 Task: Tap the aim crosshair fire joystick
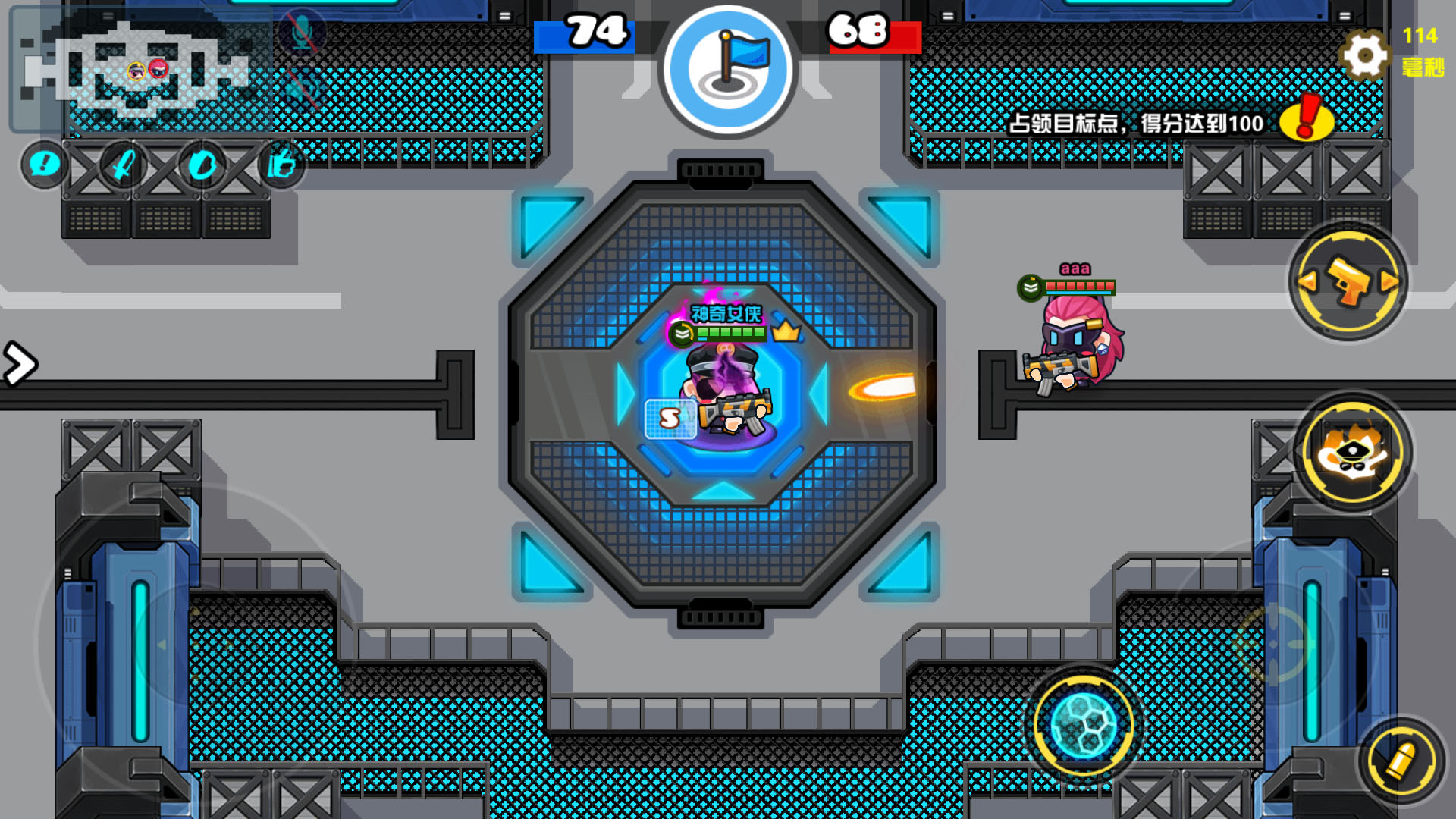[x=1274, y=645]
